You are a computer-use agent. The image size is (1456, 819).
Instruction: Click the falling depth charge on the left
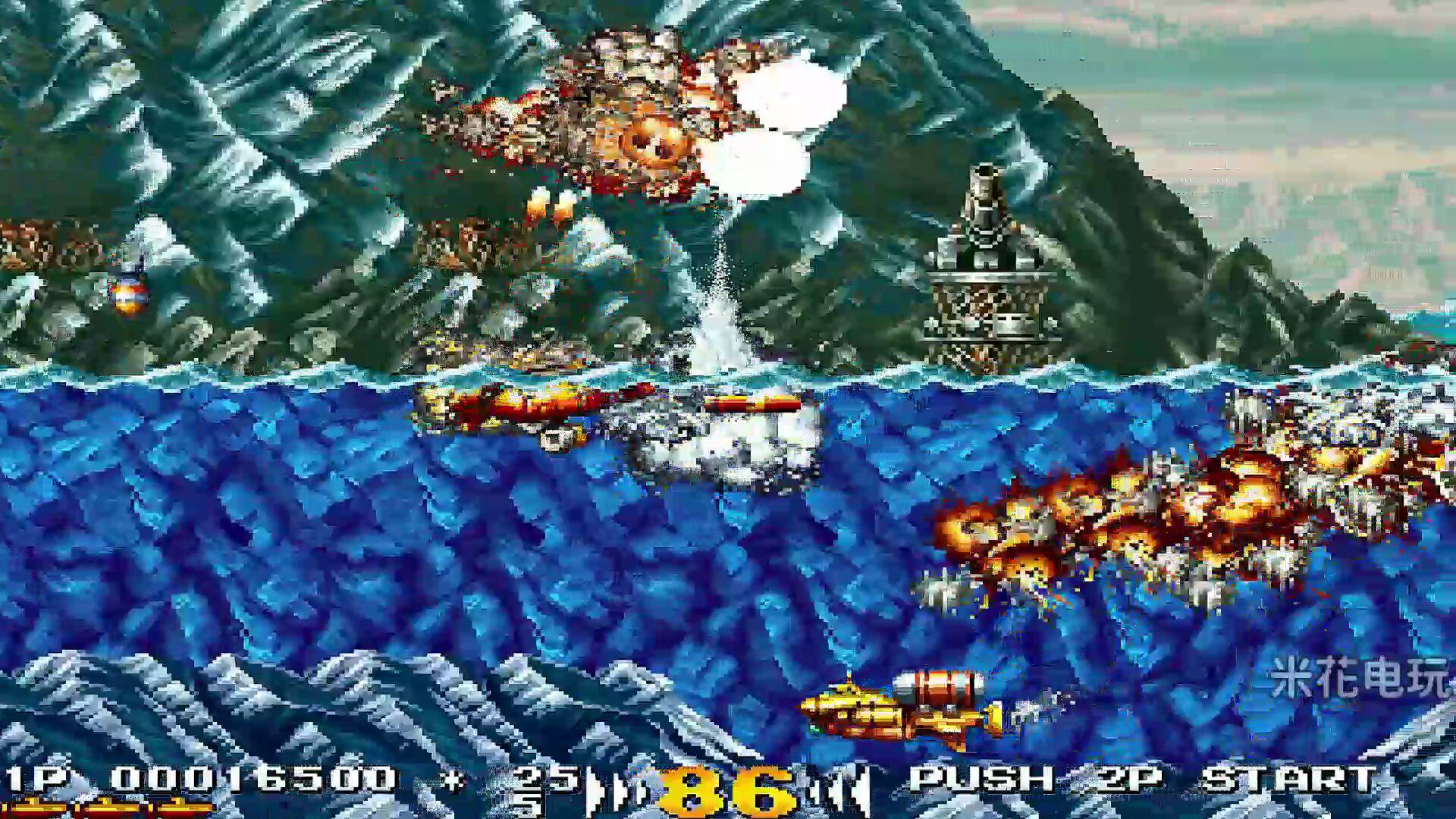click(x=129, y=296)
